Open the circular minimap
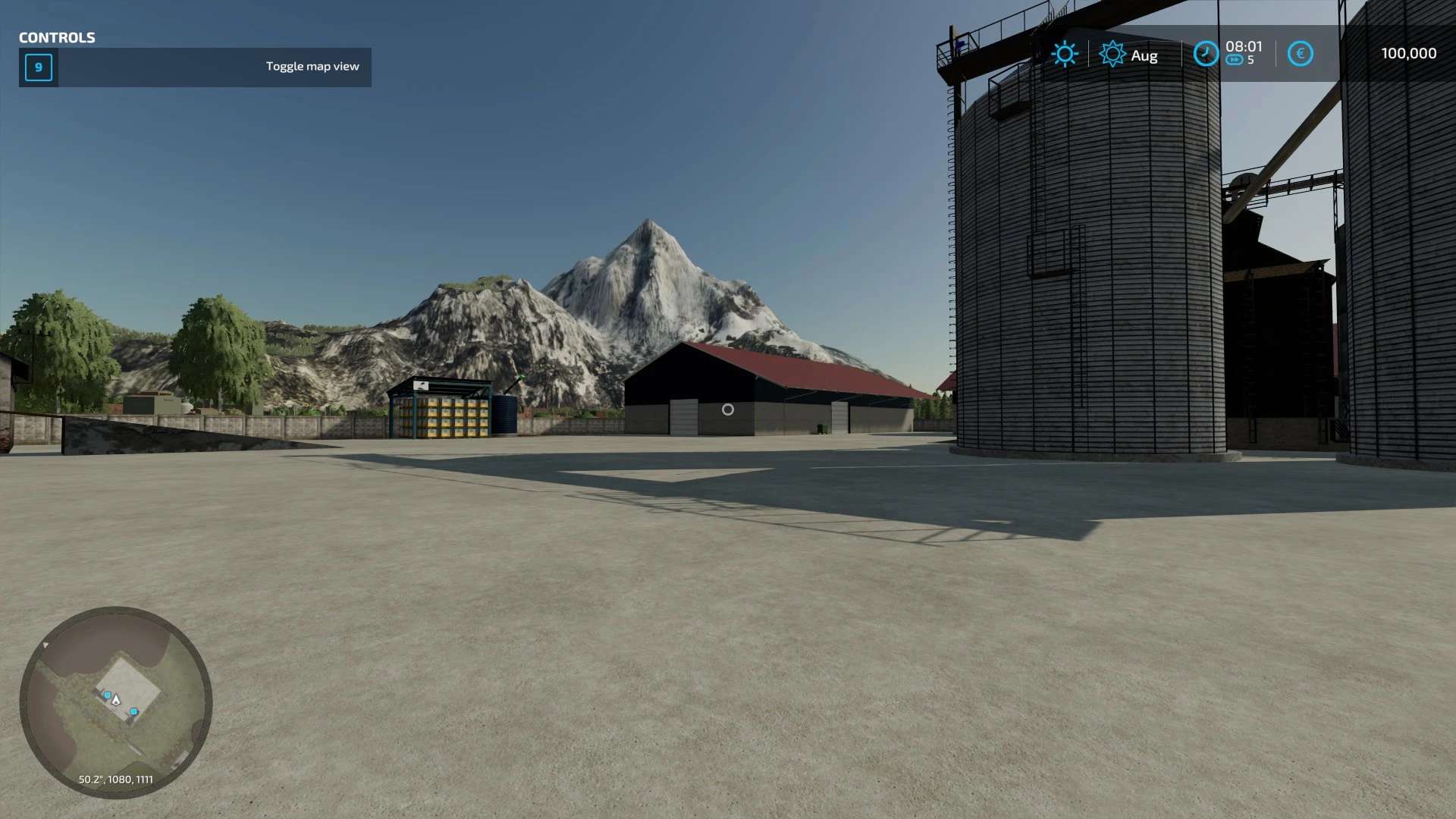Viewport: 1456px width, 819px height. (x=116, y=702)
